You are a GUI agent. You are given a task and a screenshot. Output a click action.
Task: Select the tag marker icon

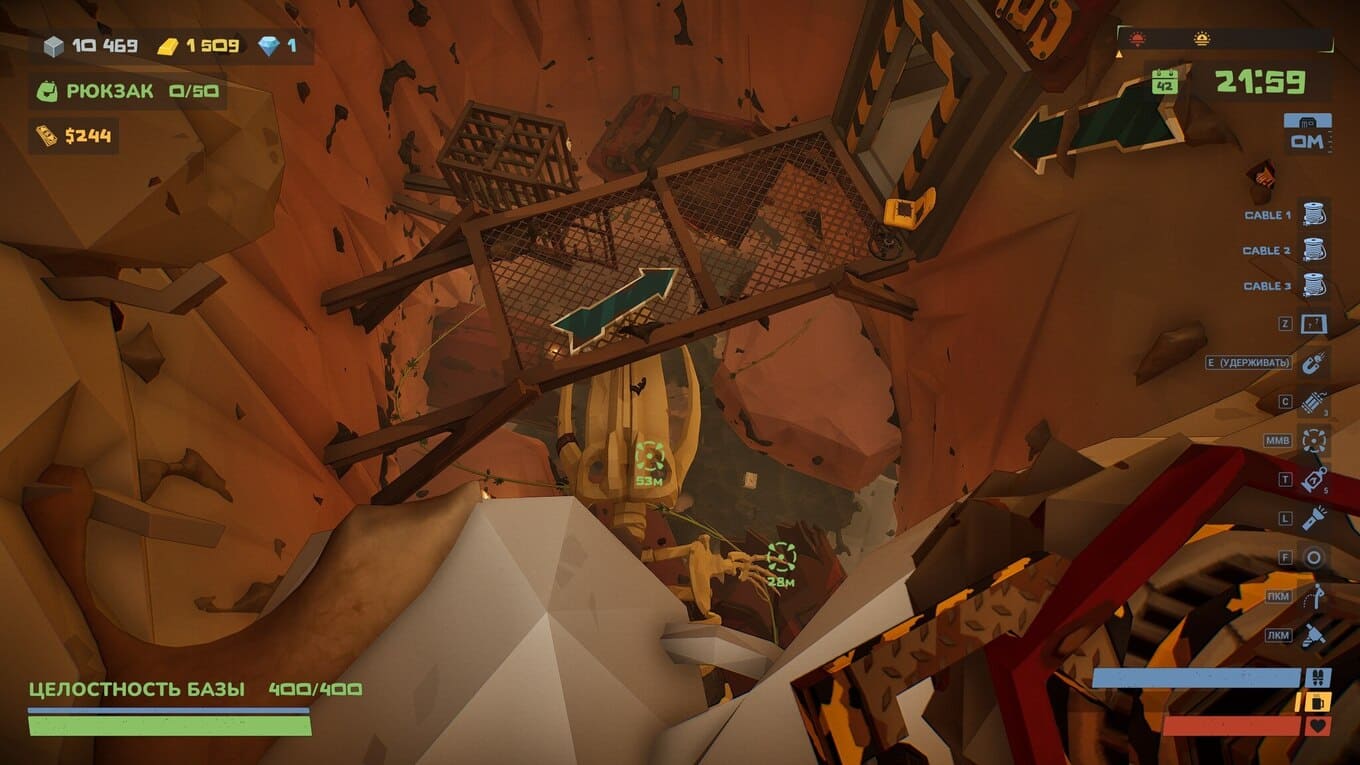coord(1313,479)
